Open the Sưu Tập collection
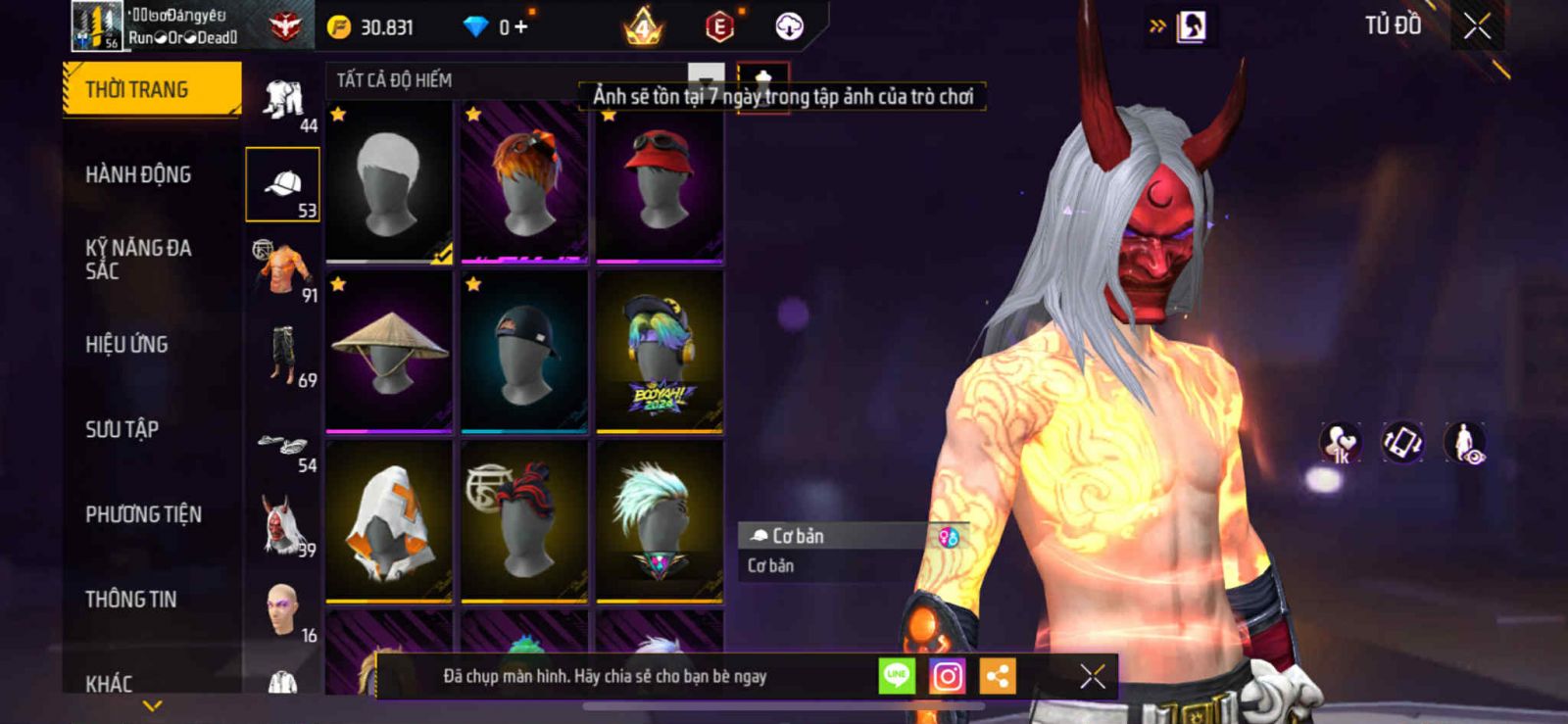 tap(122, 429)
